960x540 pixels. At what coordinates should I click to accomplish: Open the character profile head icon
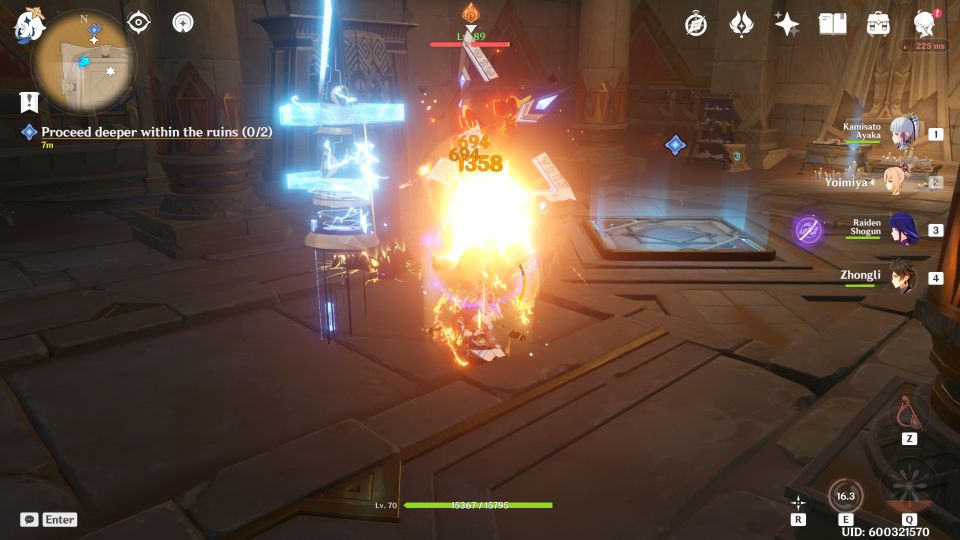click(925, 24)
